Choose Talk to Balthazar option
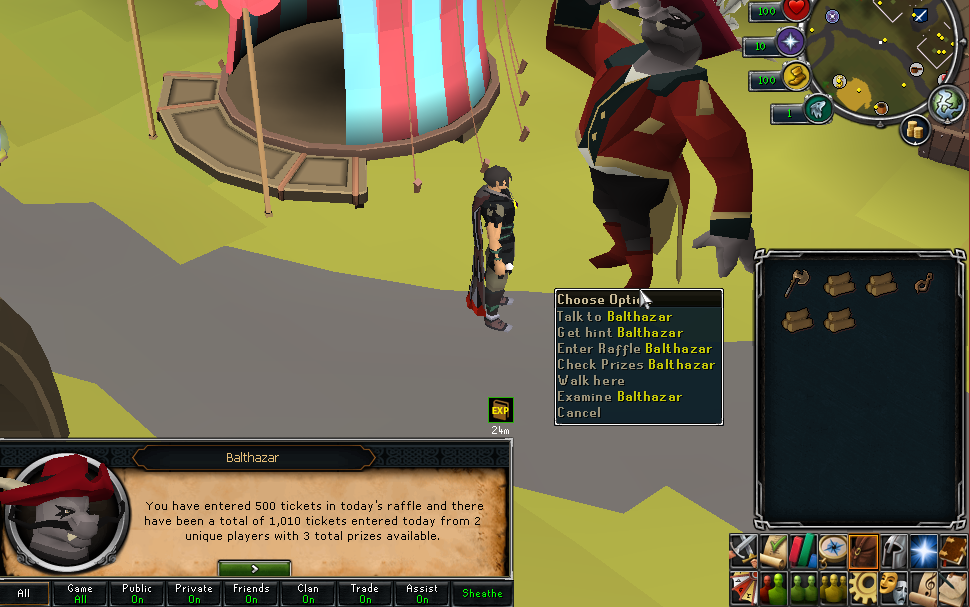The width and height of the screenshot is (970, 607). click(614, 316)
